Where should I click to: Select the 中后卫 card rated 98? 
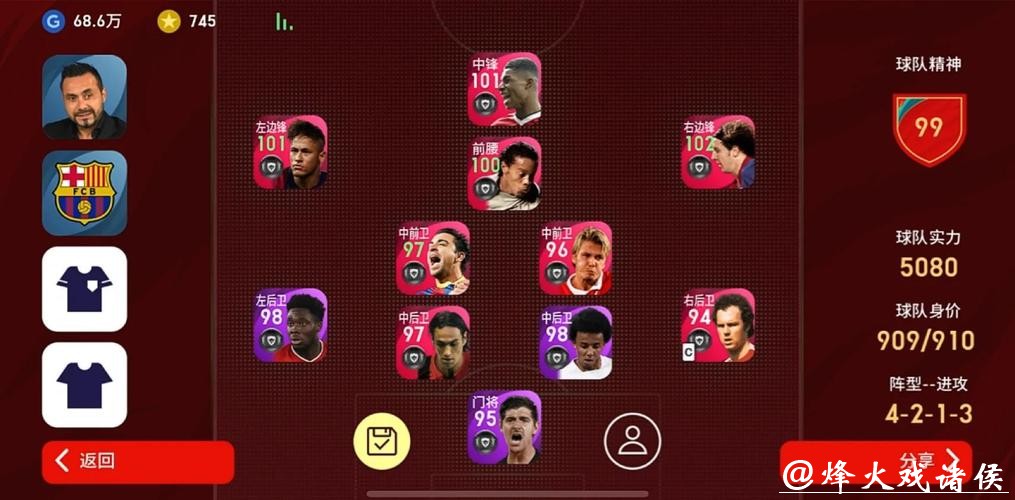click(x=575, y=343)
